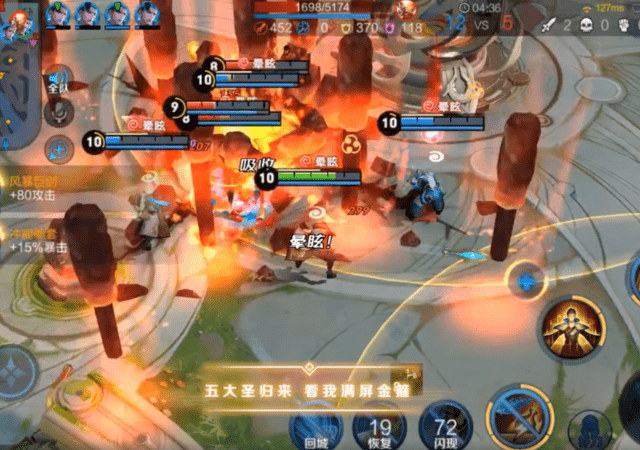This screenshot has height=450, width=640.
Task: Cast the golden warrior ultimate skill
Action: [x=572, y=329]
